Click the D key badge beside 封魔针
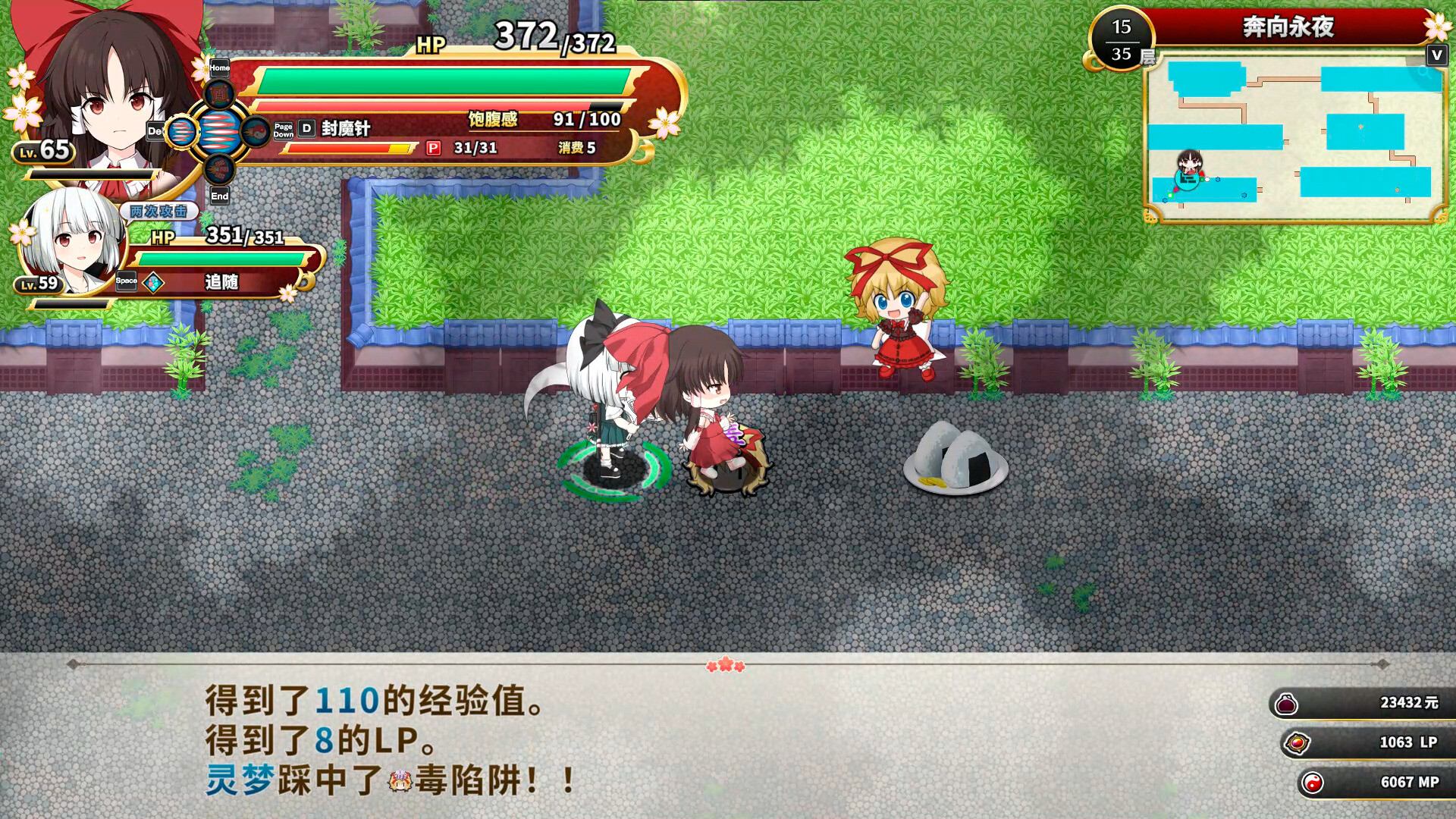Screen dimensions: 1456x819 306,130
